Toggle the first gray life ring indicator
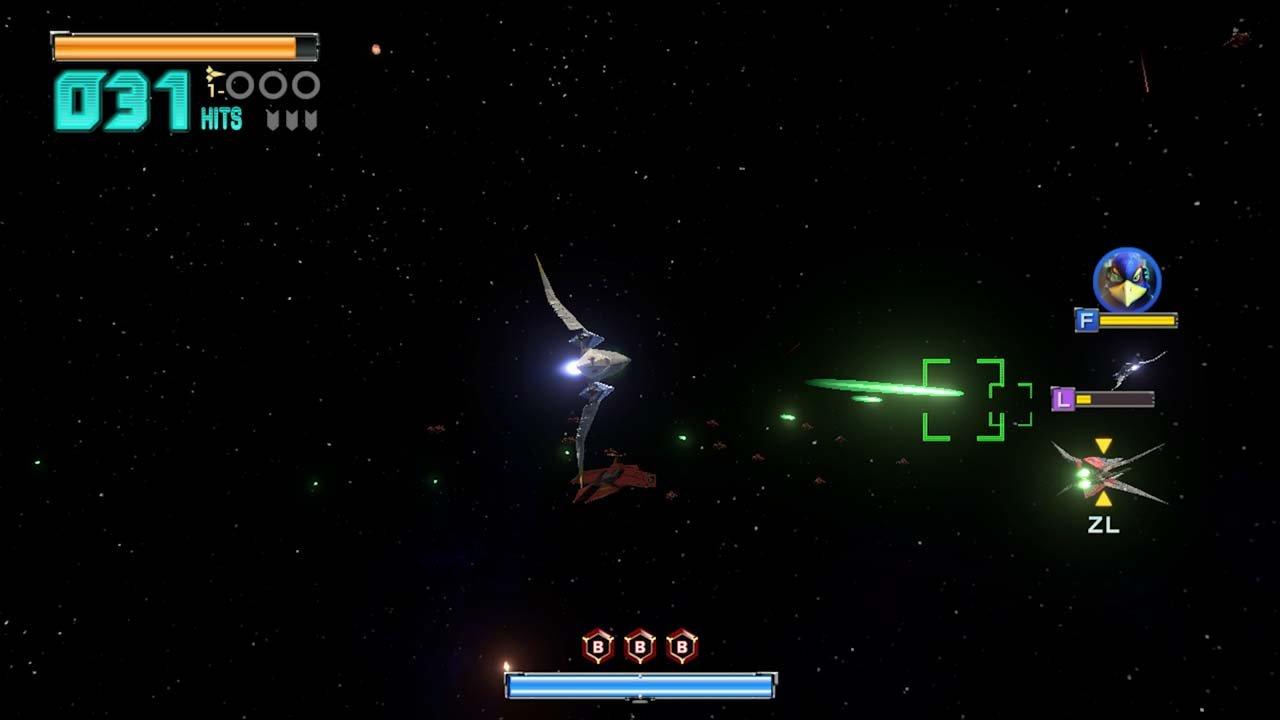 [x=238, y=85]
